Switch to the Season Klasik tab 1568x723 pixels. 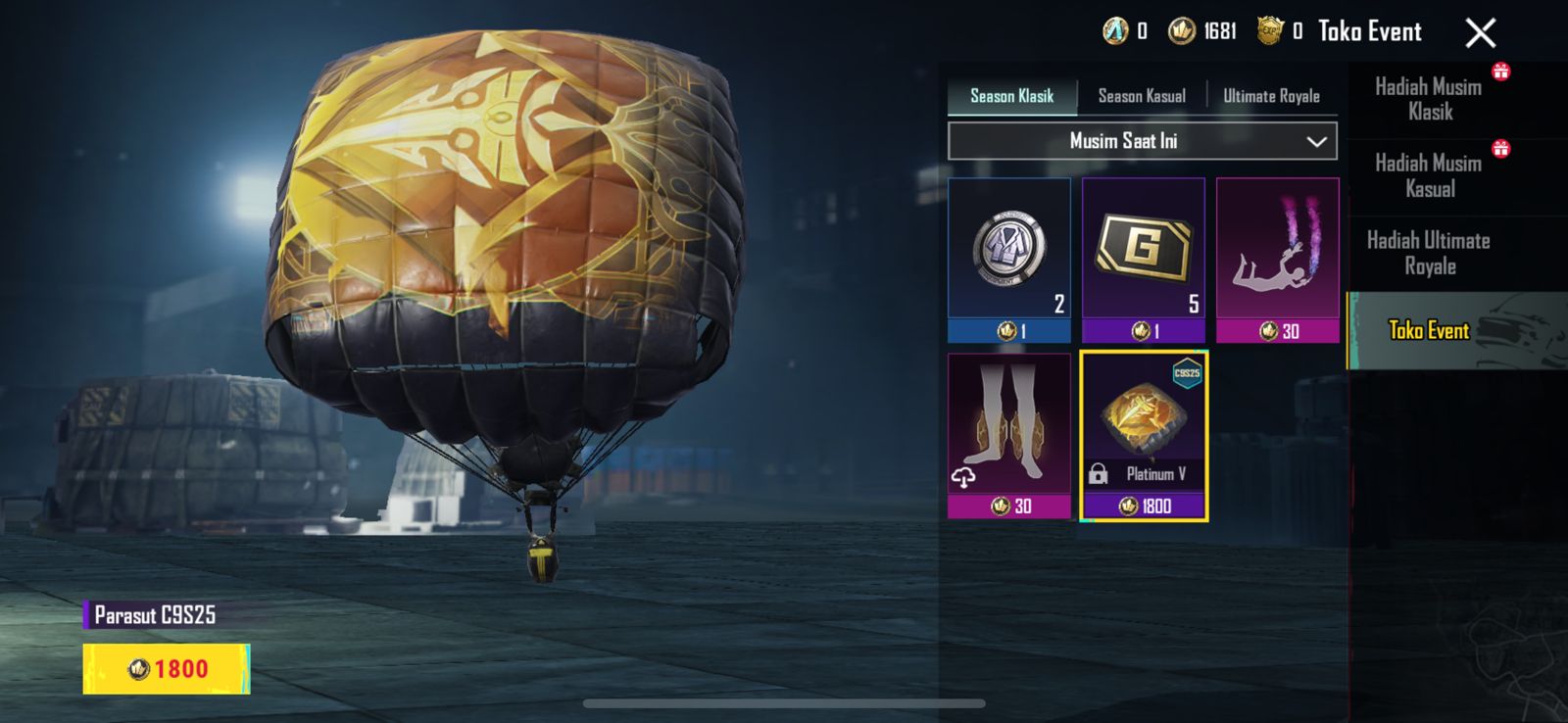1011,96
